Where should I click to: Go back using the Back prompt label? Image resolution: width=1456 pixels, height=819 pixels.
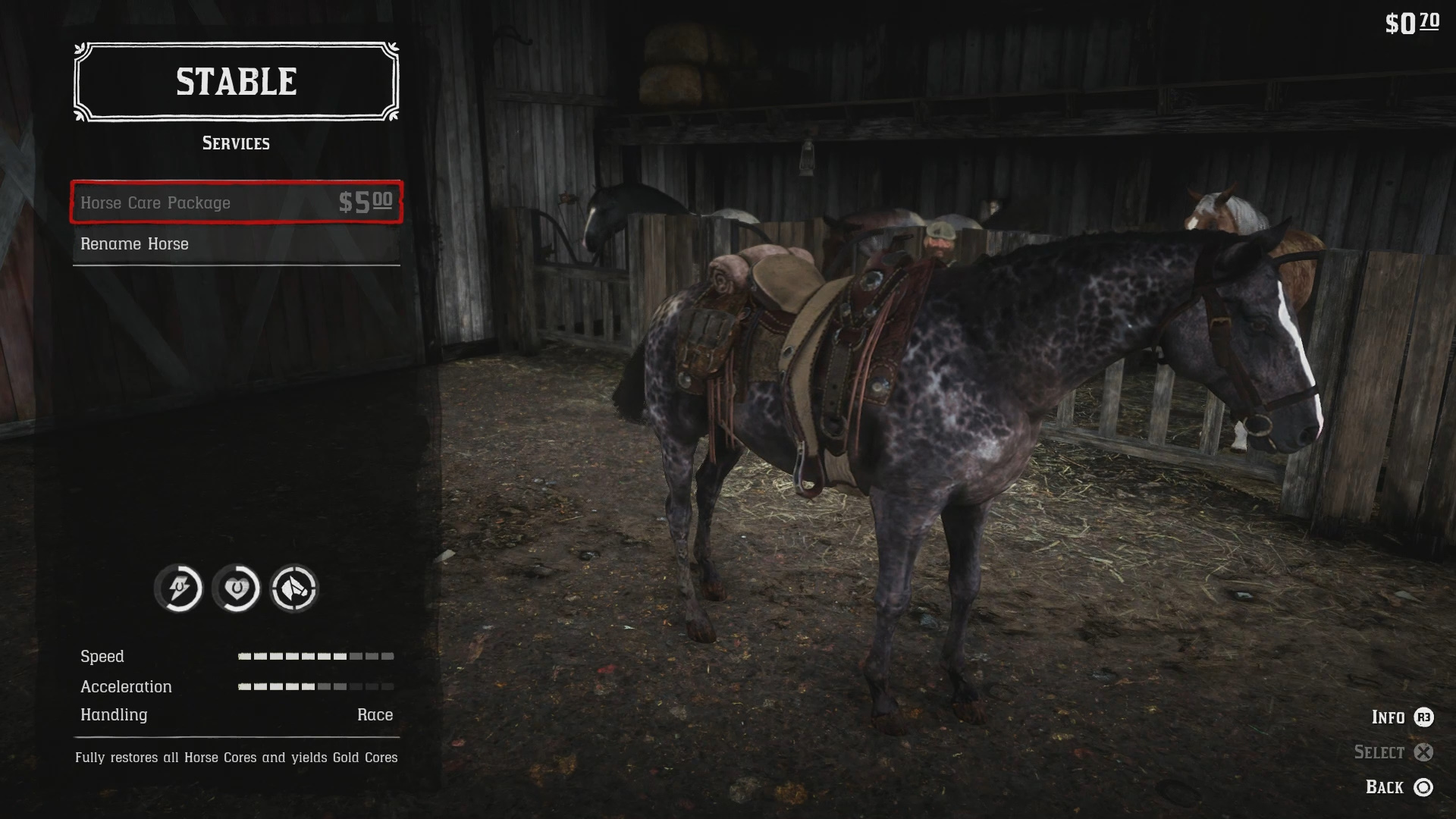1384,787
